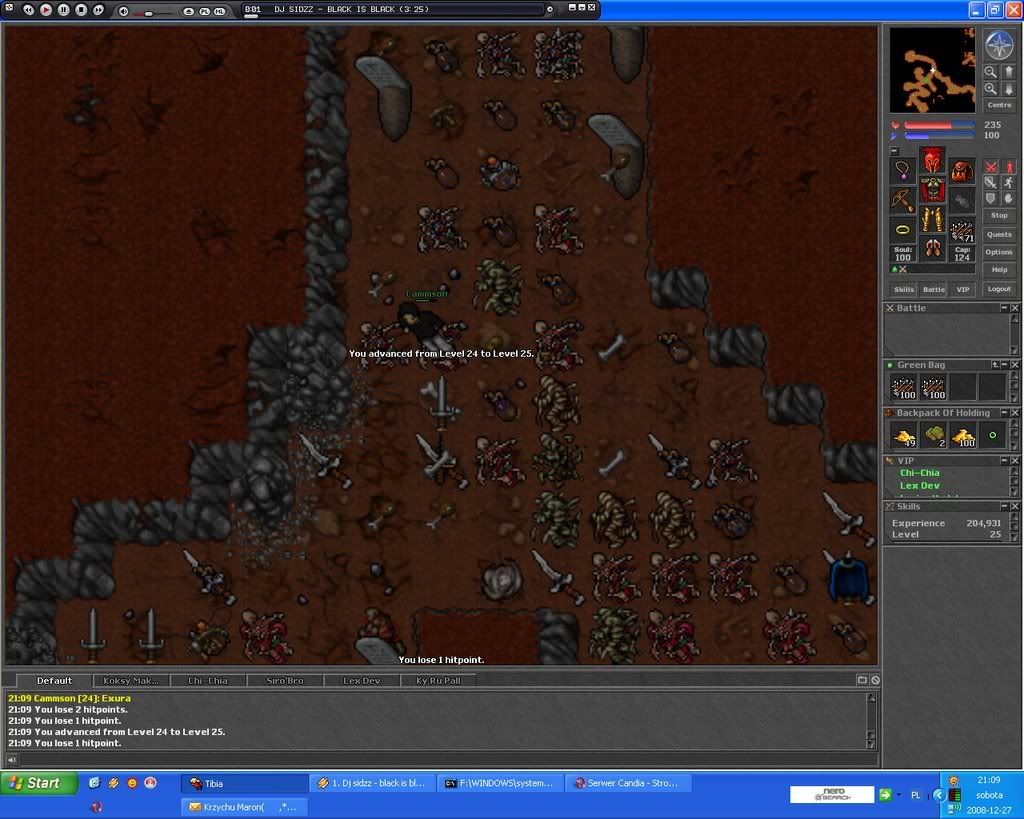Pause the media player track
Screen dimensions: 1024x819
(63, 10)
